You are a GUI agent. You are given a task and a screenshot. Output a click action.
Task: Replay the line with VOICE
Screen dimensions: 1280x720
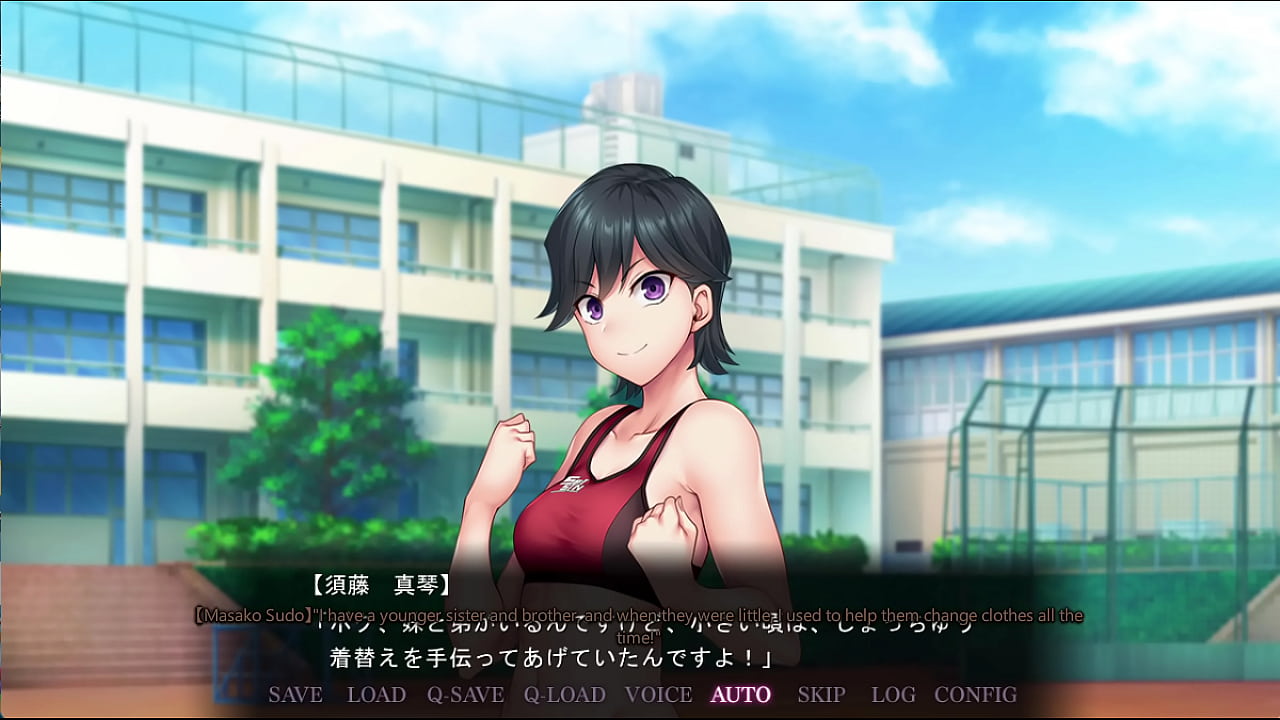pos(658,694)
